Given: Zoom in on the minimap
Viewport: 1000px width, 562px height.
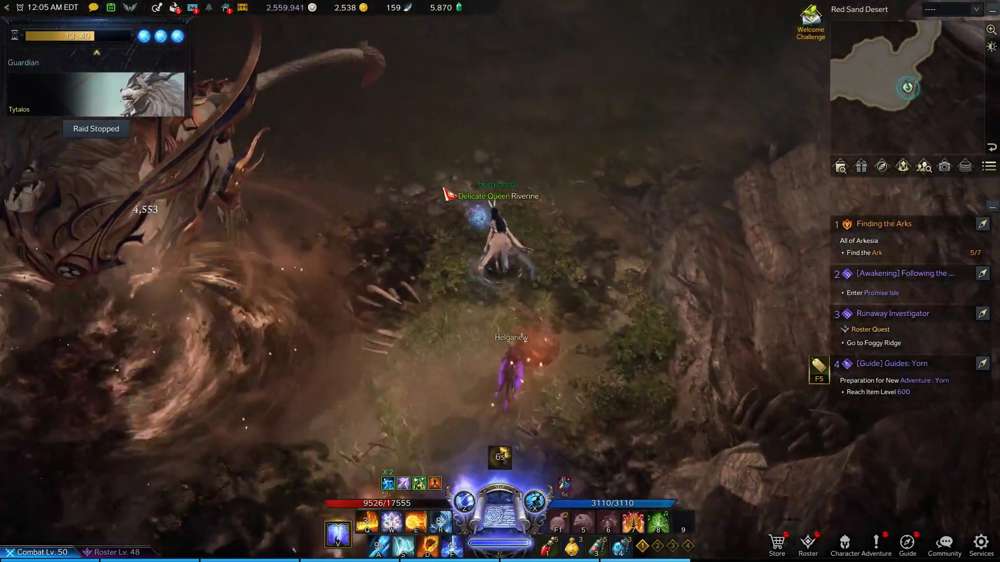Looking at the screenshot, I should coord(991,30).
